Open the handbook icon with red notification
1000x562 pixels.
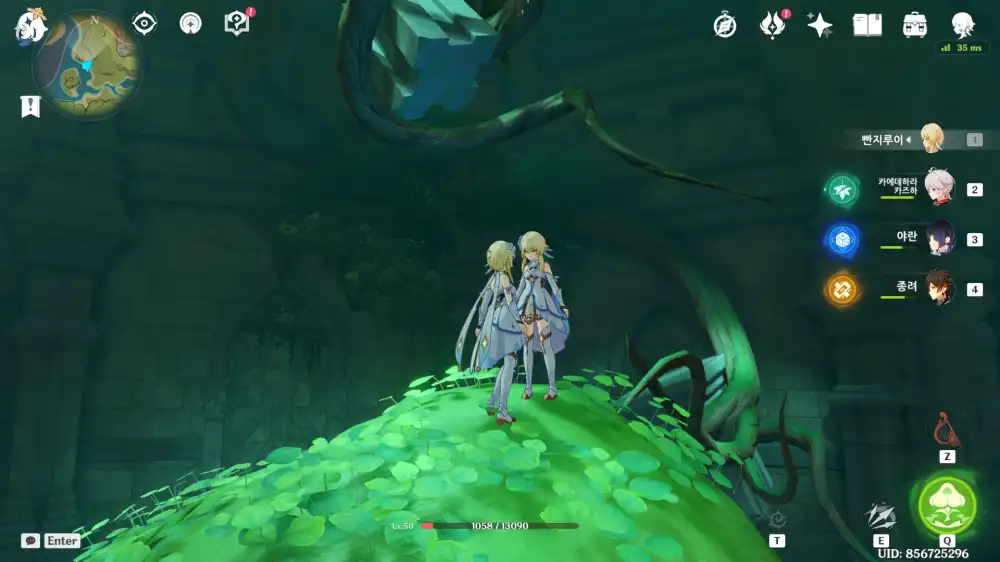click(x=237, y=23)
